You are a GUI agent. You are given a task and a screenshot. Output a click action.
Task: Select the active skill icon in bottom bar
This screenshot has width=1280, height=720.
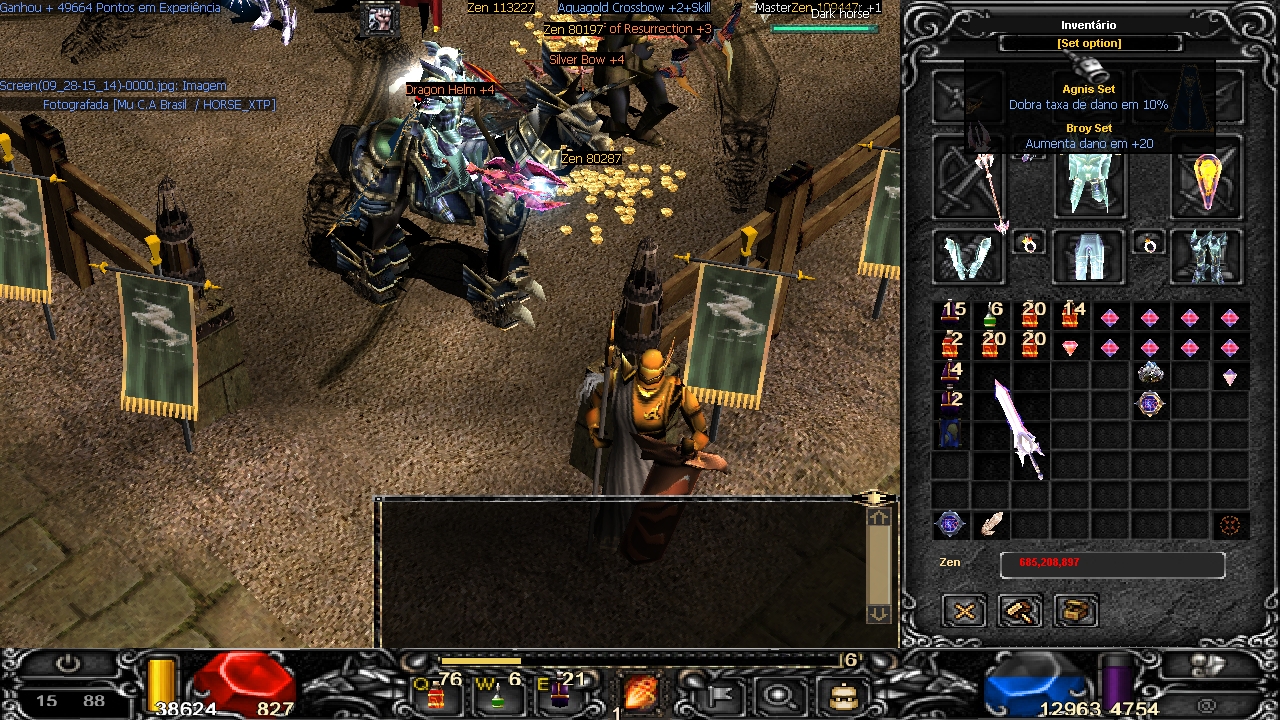pos(640,692)
